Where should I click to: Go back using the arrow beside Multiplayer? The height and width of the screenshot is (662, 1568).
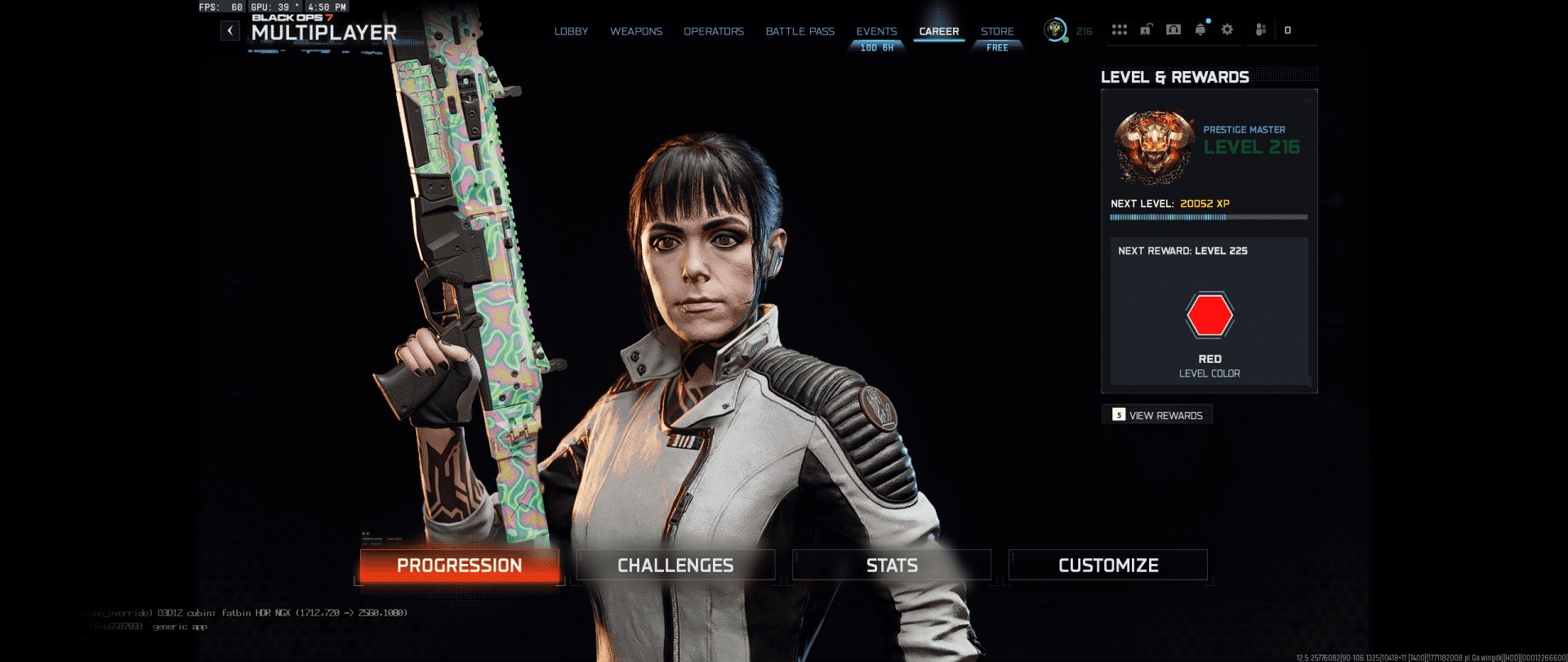pyautogui.click(x=230, y=31)
